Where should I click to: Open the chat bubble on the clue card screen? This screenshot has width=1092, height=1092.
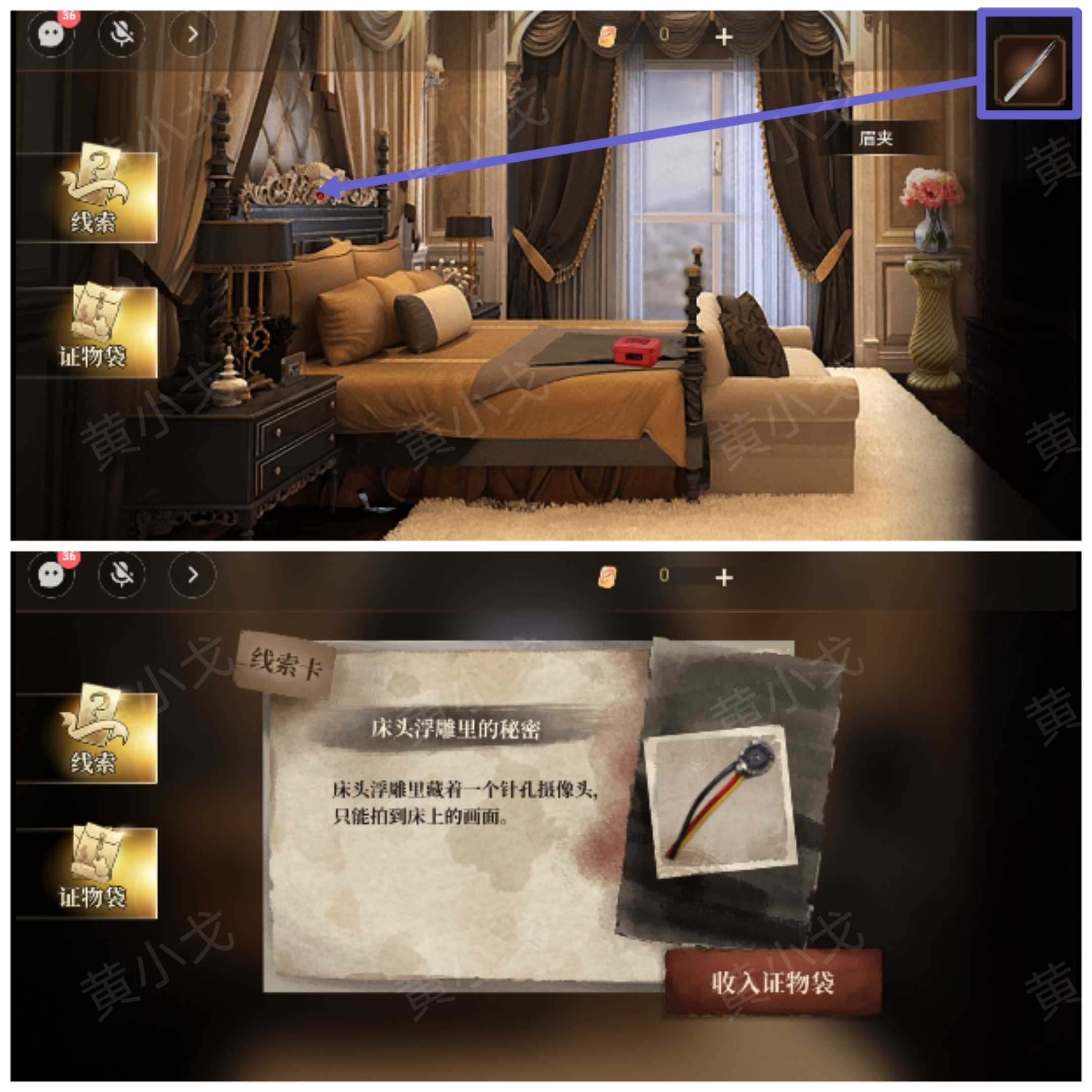click(52, 575)
